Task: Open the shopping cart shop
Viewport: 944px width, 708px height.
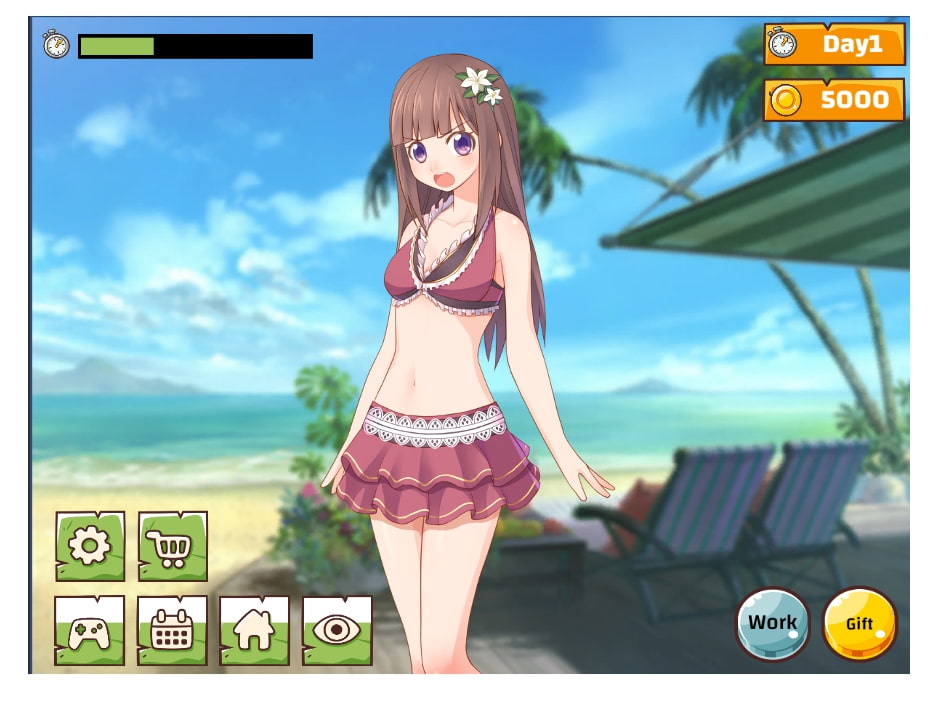Action: click(172, 546)
